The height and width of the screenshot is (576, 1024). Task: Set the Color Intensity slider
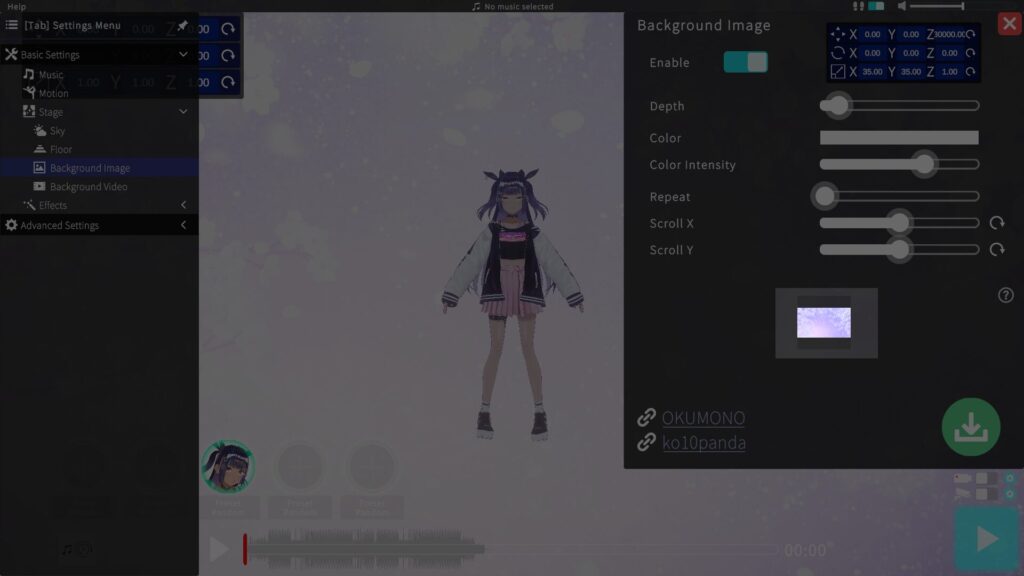924,164
